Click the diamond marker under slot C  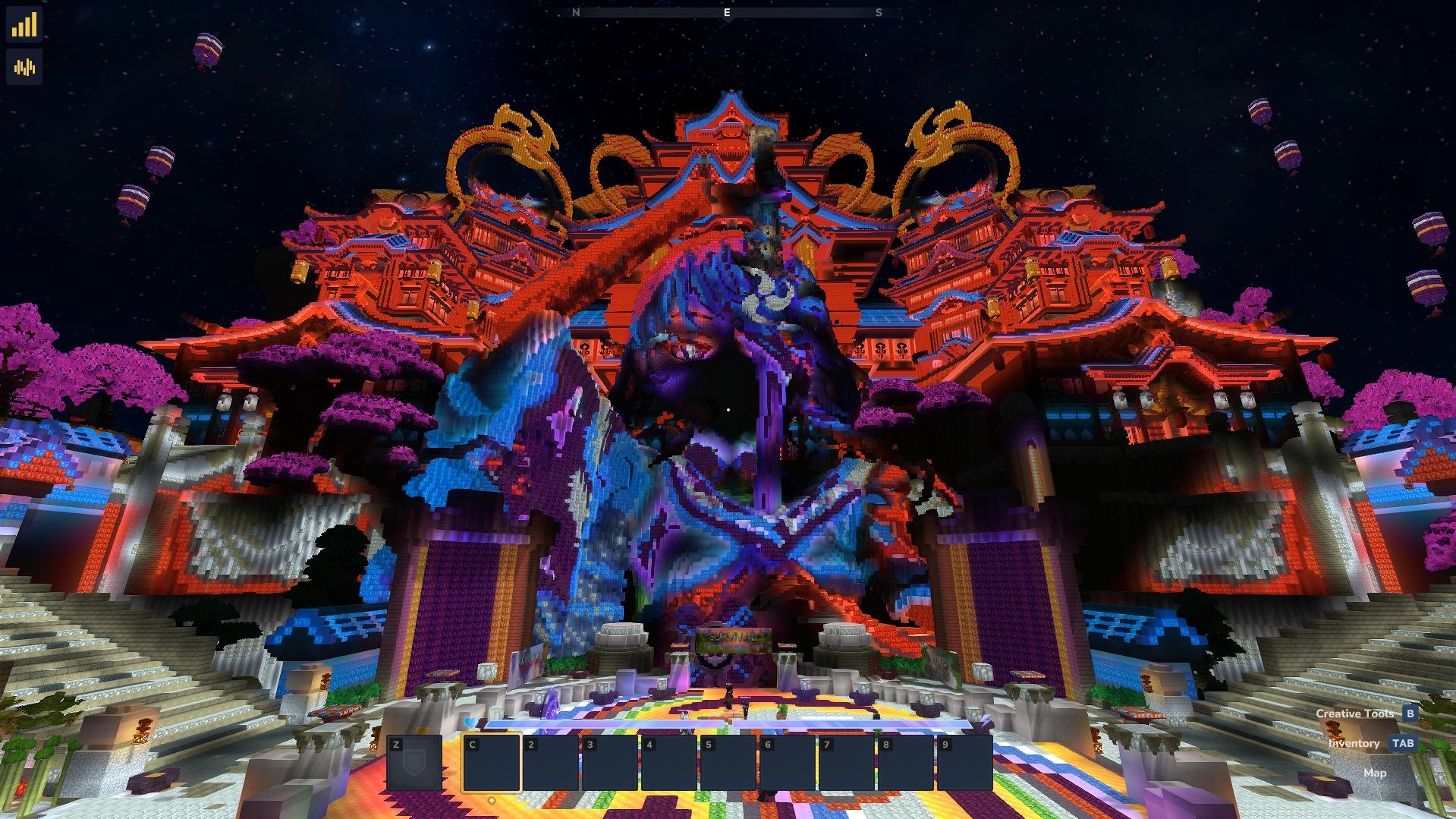pyautogui.click(x=492, y=799)
